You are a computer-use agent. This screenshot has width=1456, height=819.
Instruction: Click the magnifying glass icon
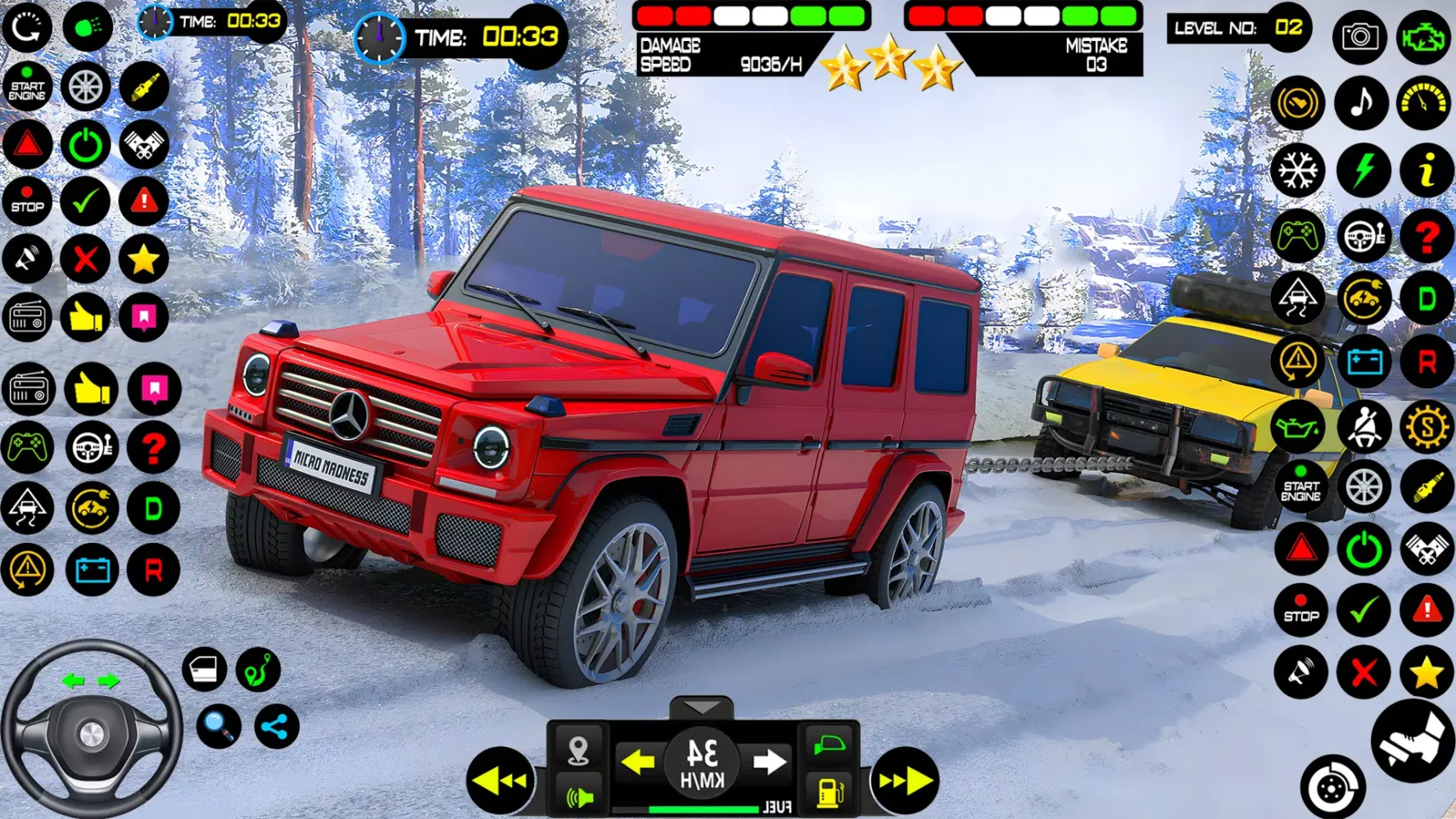click(x=219, y=726)
